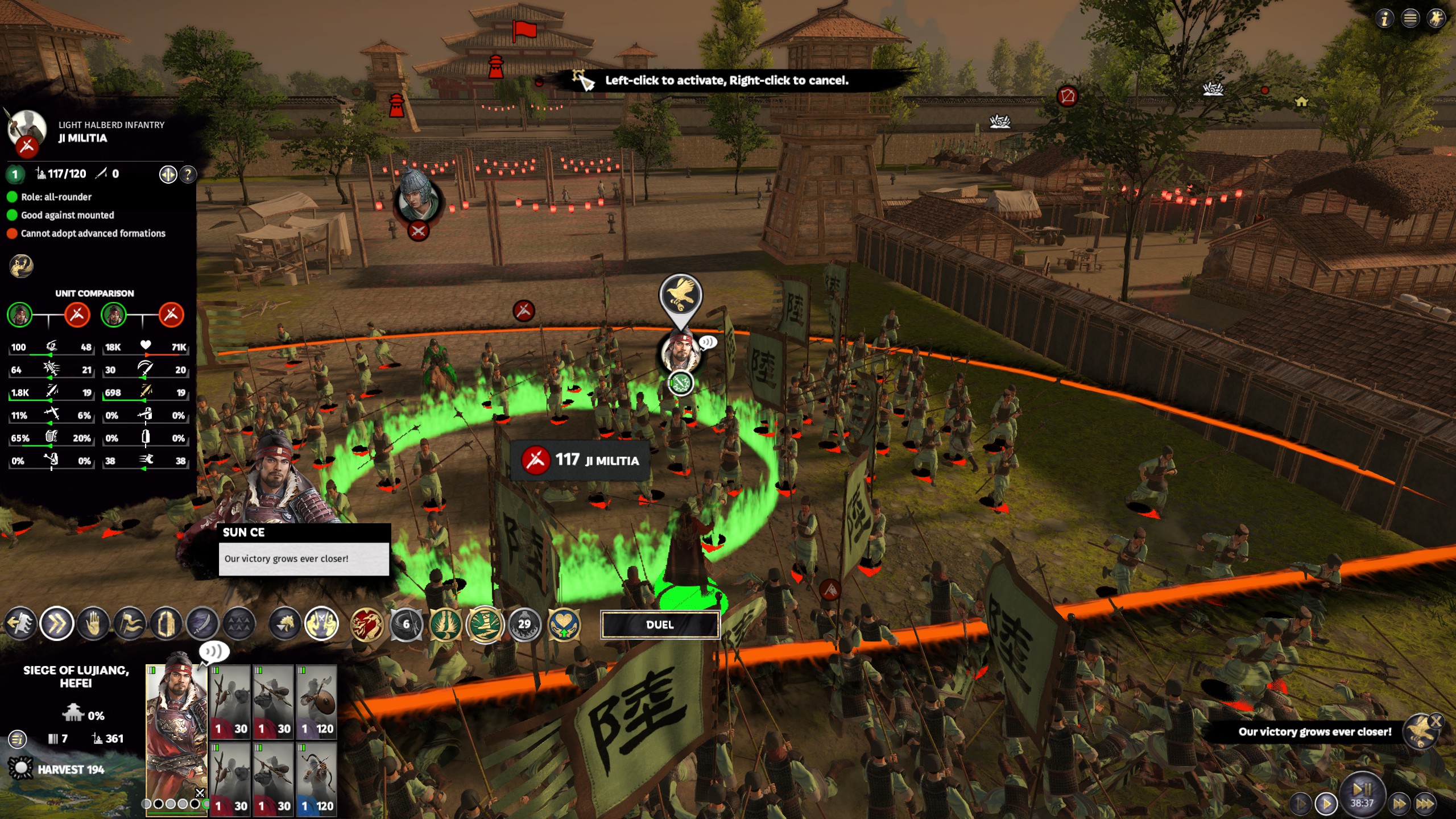The width and height of the screenshot is (1456, 819).
Task: Set battle speed to triple fast-forward
Action: point(1425,804)
